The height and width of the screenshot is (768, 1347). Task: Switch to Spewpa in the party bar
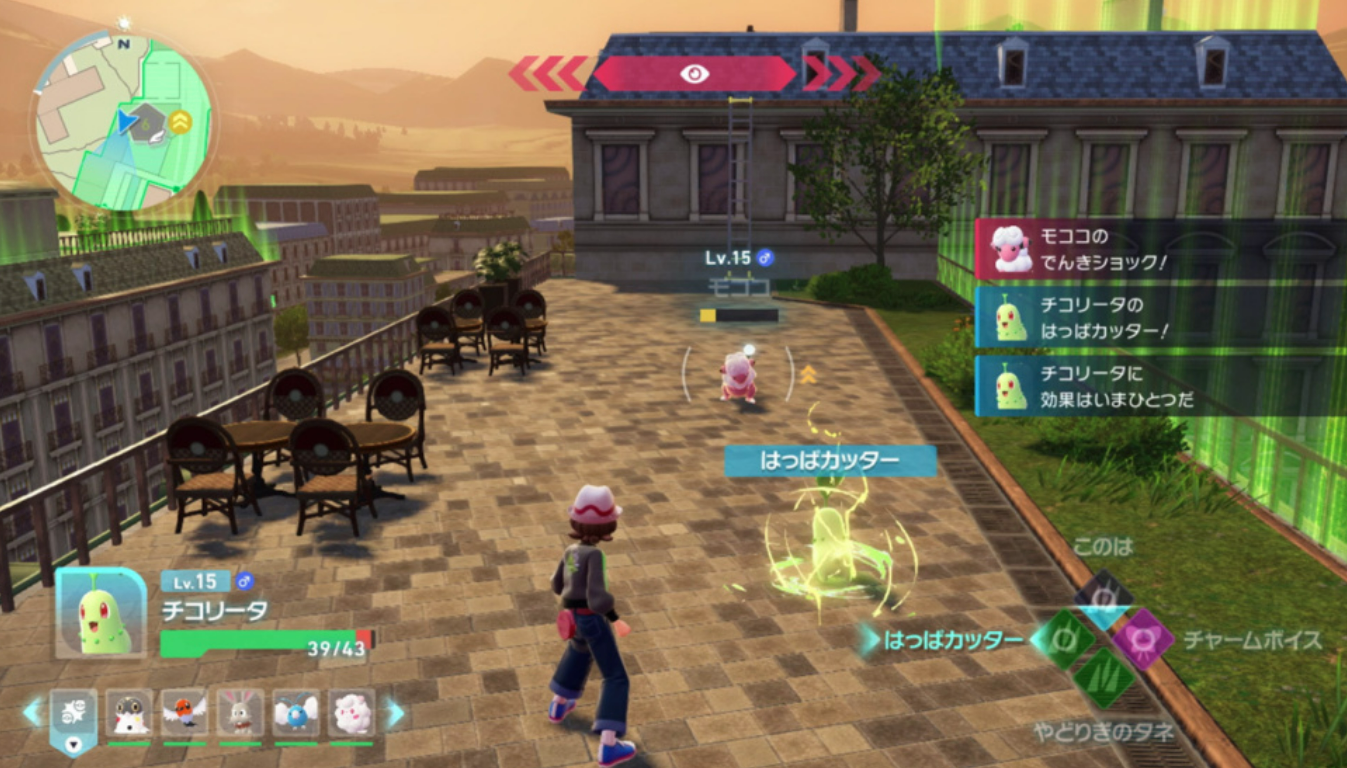pyautogui.click(x=130, y=713)
